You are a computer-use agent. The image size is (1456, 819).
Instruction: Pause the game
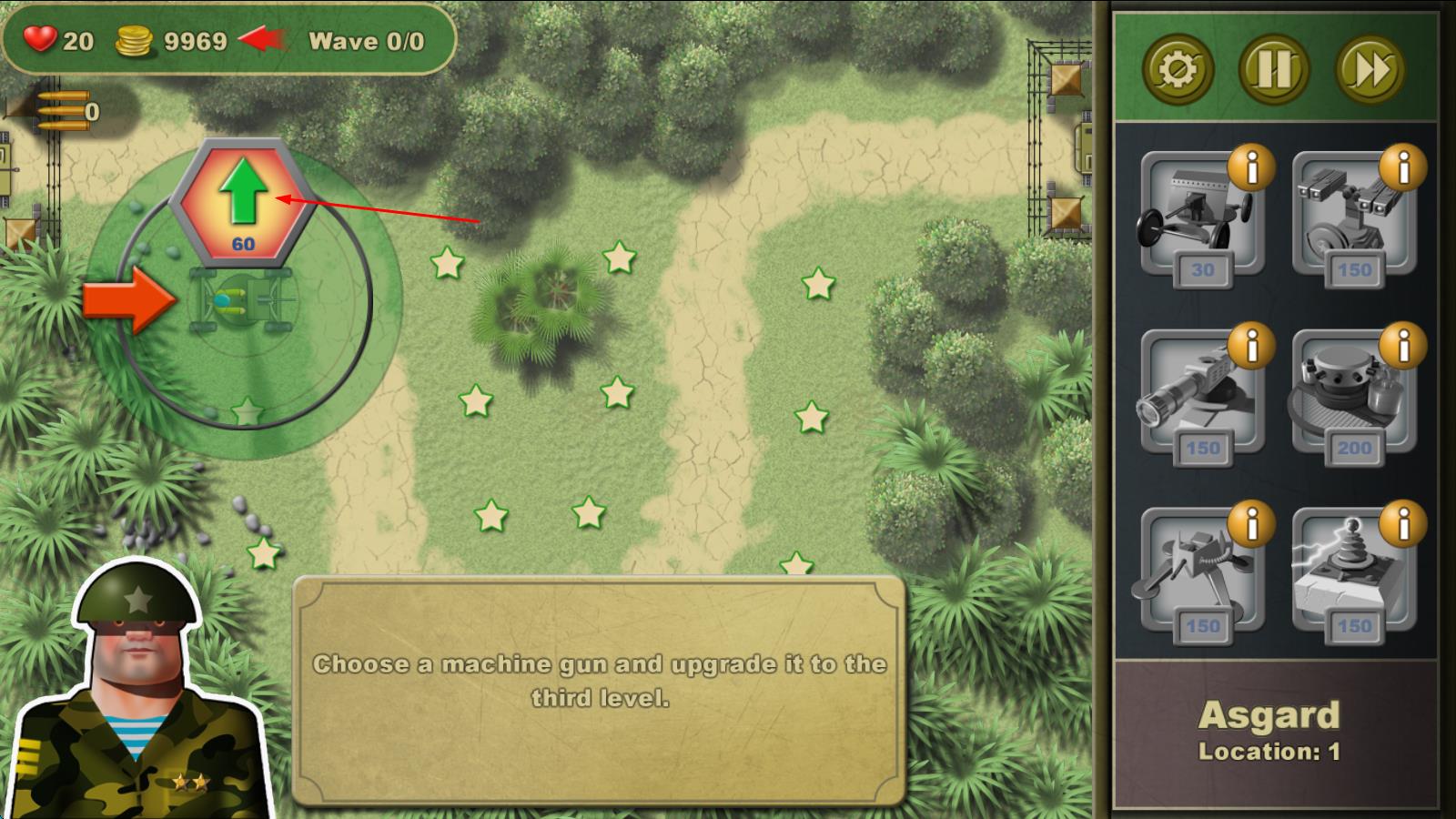tap(1273, 69)
